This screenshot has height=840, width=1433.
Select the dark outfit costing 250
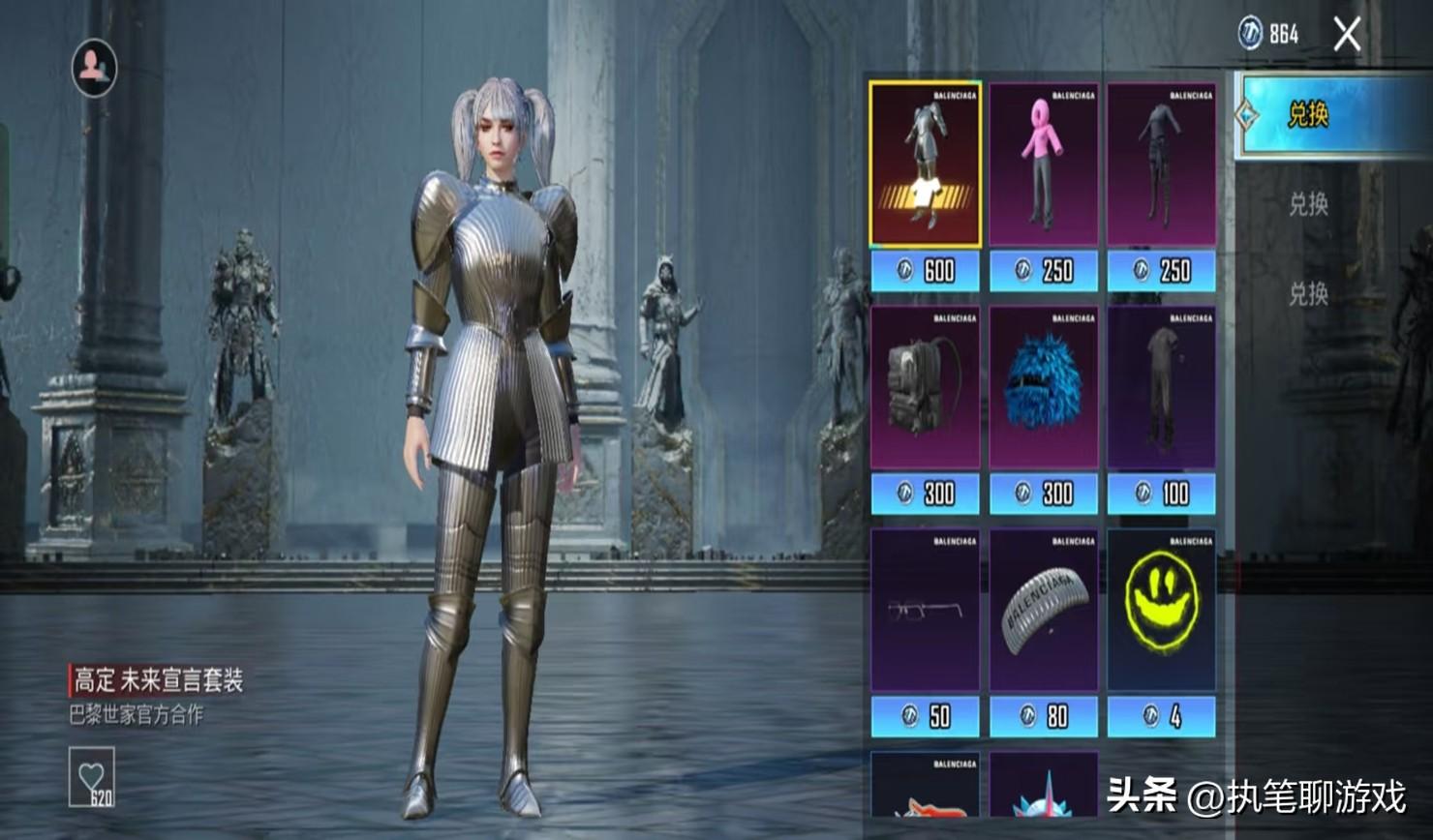(1161, 165)
